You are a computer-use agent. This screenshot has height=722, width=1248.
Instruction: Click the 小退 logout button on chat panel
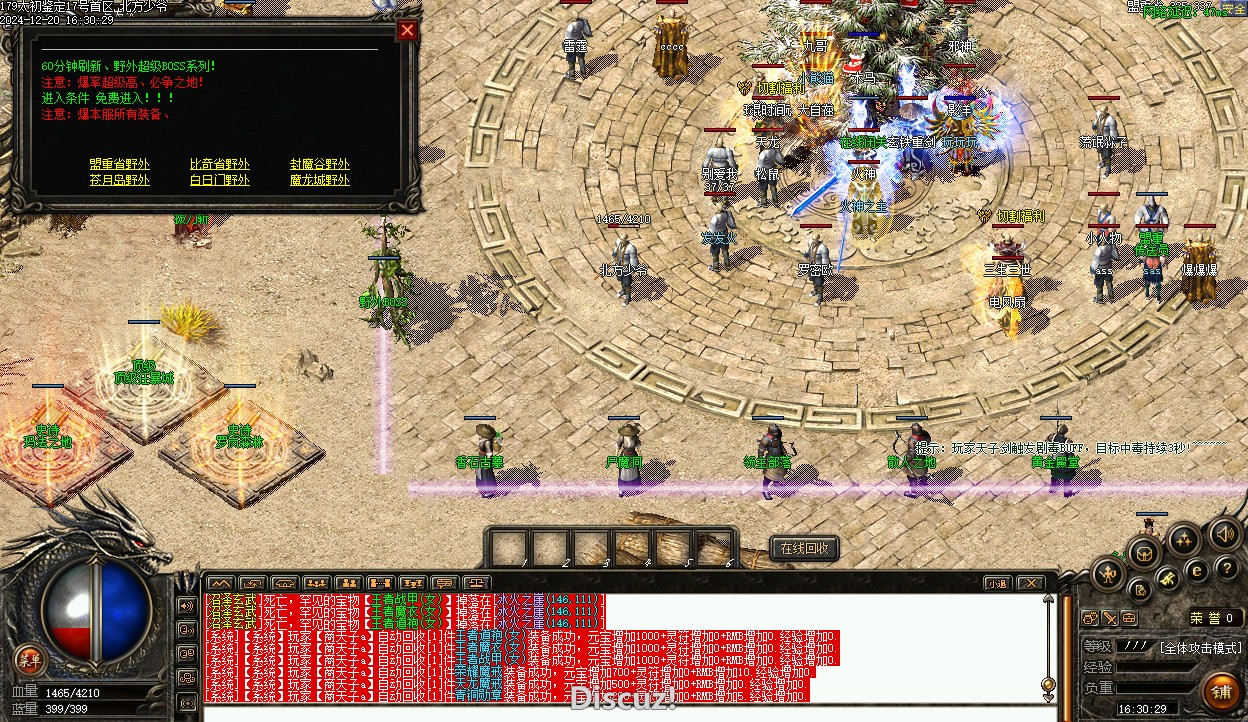[x=996, y=583]
